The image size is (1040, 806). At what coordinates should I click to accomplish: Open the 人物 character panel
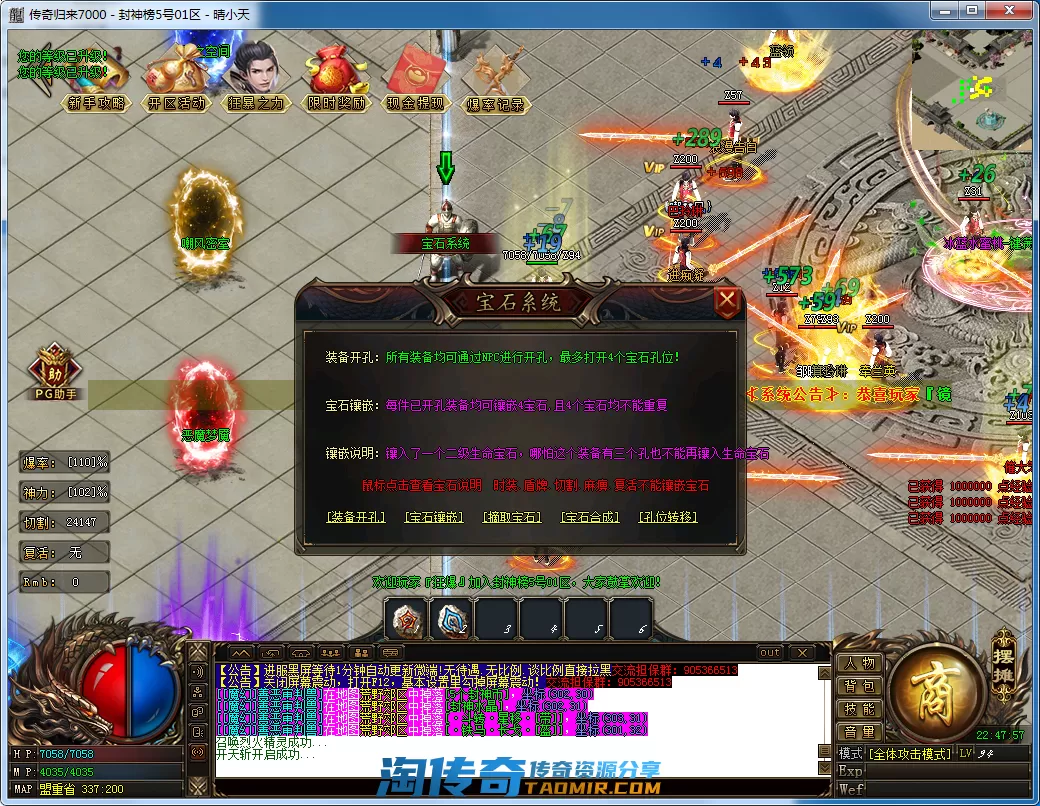coord(859,663)
